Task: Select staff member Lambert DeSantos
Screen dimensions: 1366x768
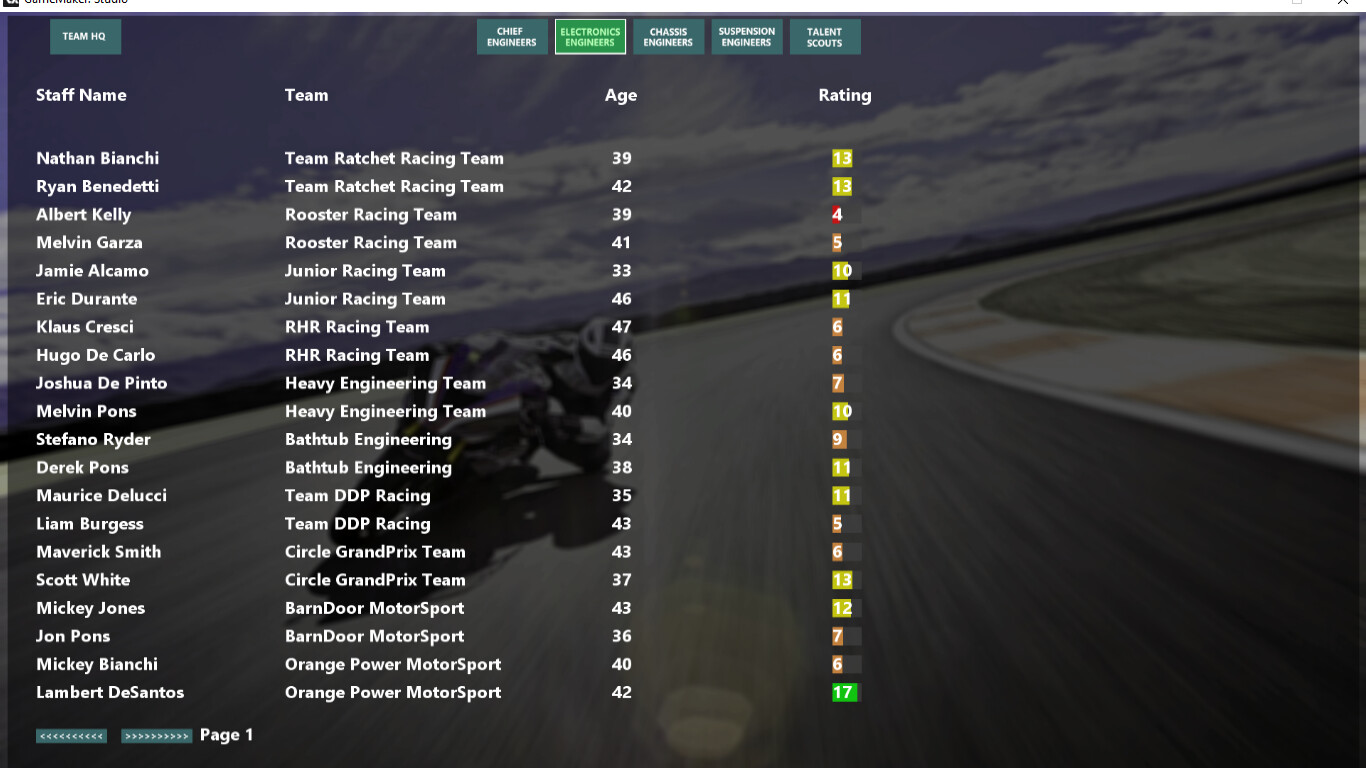Action: (110, 692)
